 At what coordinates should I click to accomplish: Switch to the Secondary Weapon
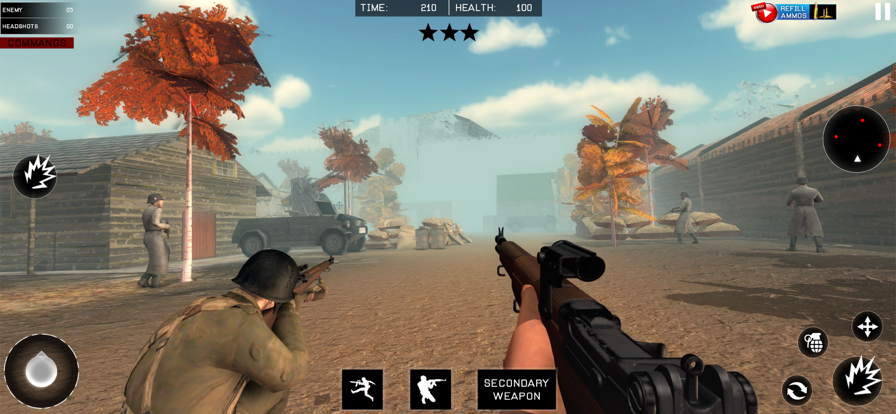[x=516, y=389]
